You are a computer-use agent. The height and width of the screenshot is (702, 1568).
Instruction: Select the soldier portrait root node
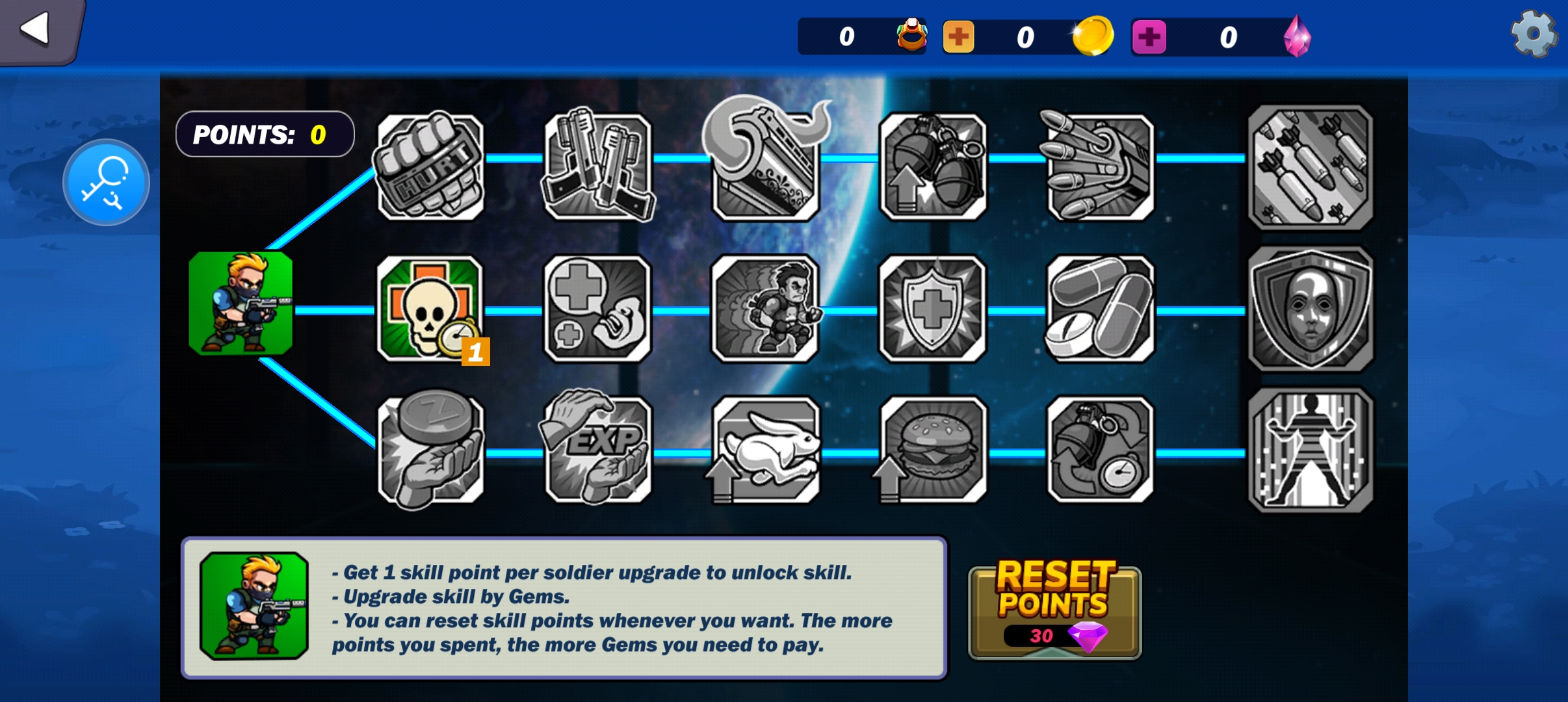(x=241, y=304)
